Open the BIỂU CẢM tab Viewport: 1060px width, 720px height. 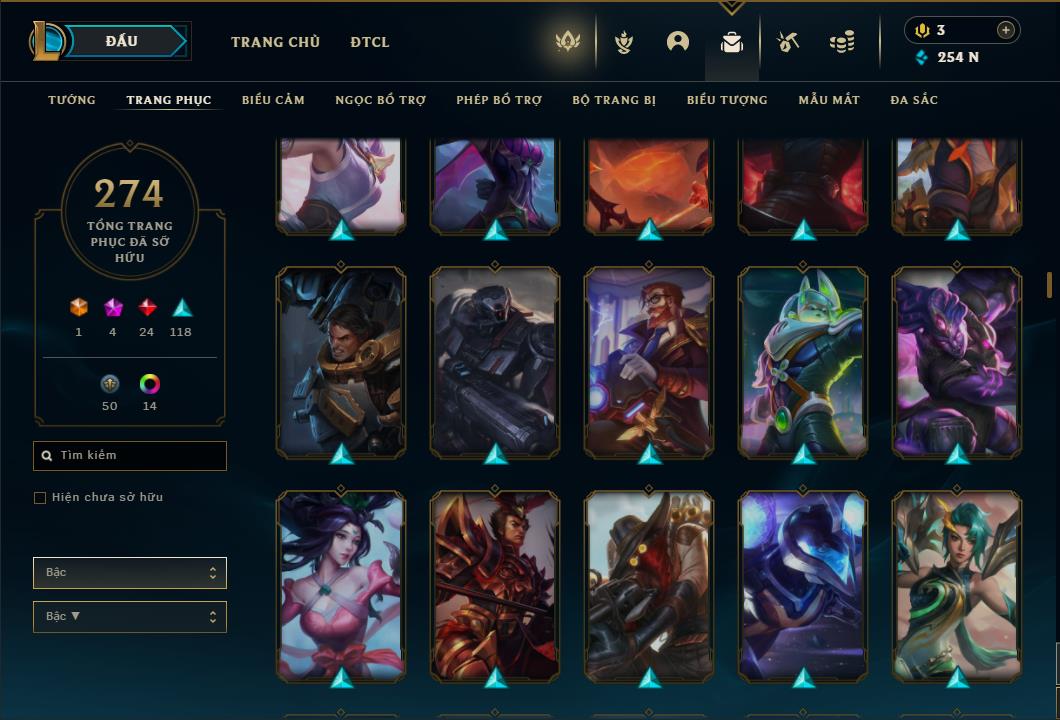click(x=273, y=100)
